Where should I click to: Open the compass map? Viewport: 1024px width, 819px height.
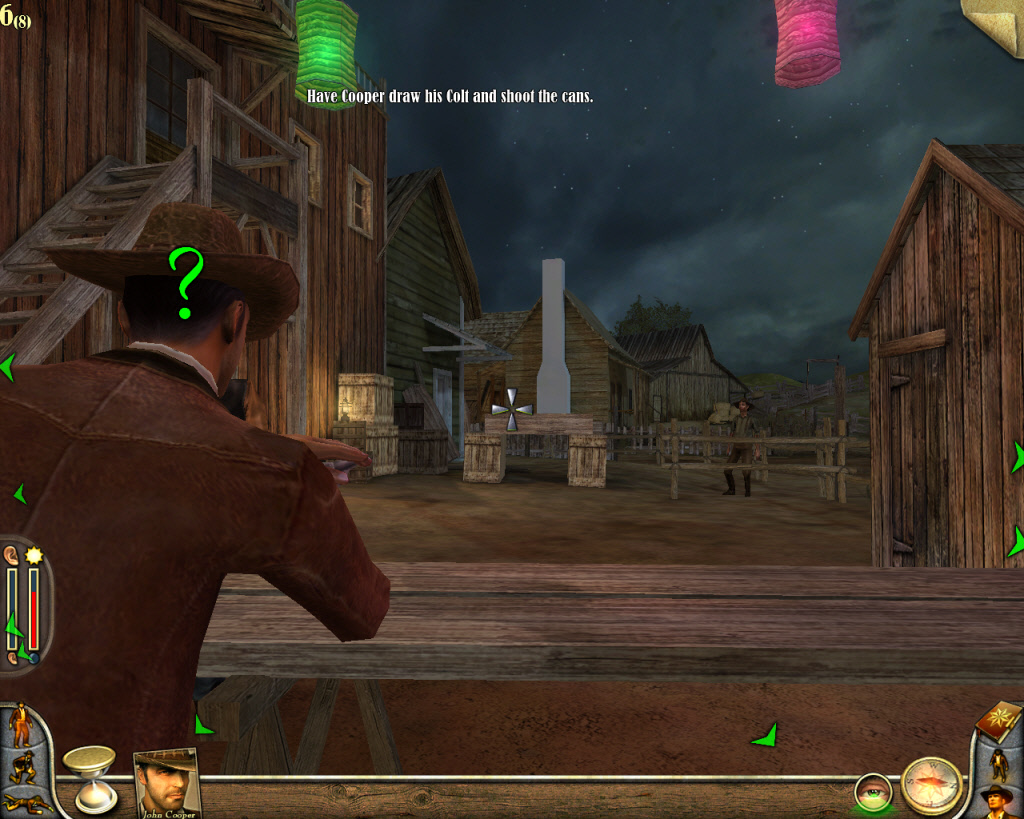coord(931,785)
